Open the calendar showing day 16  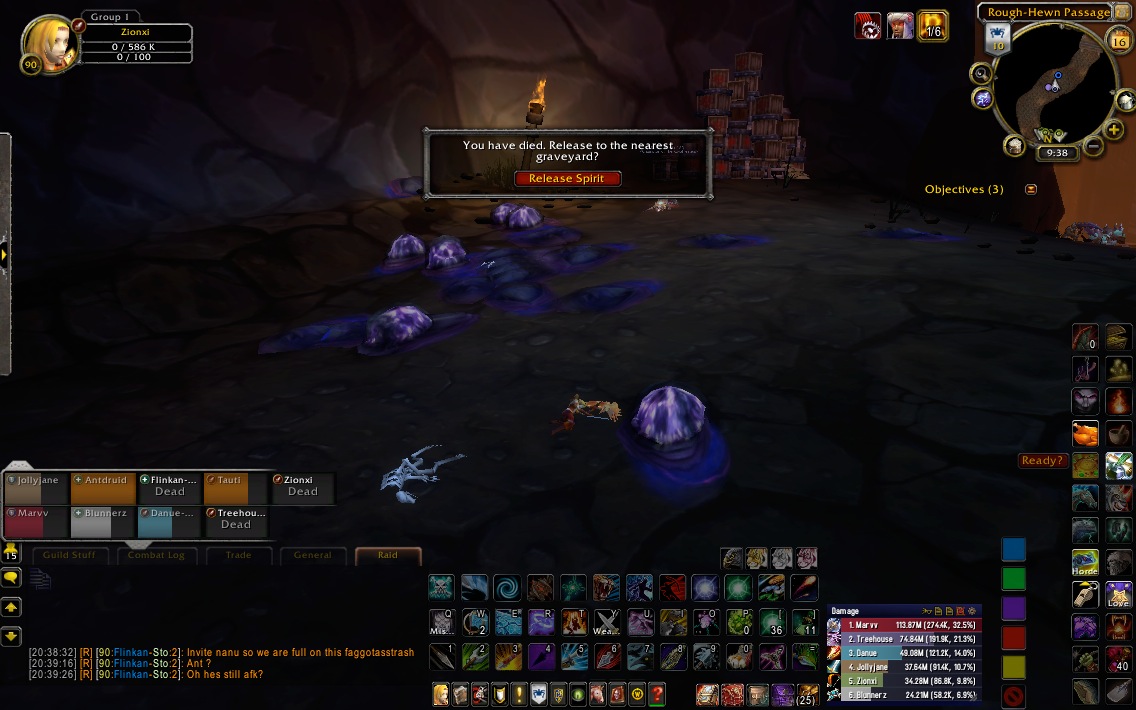tap(1118, 40)
